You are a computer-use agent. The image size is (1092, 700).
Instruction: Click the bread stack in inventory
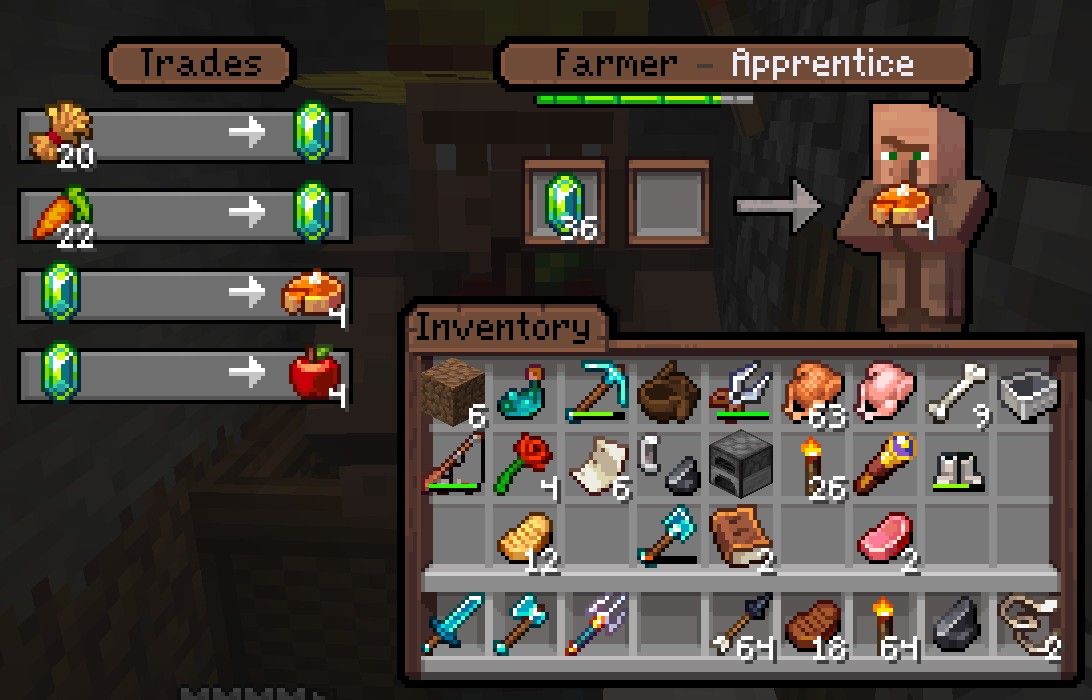point(523,537)
